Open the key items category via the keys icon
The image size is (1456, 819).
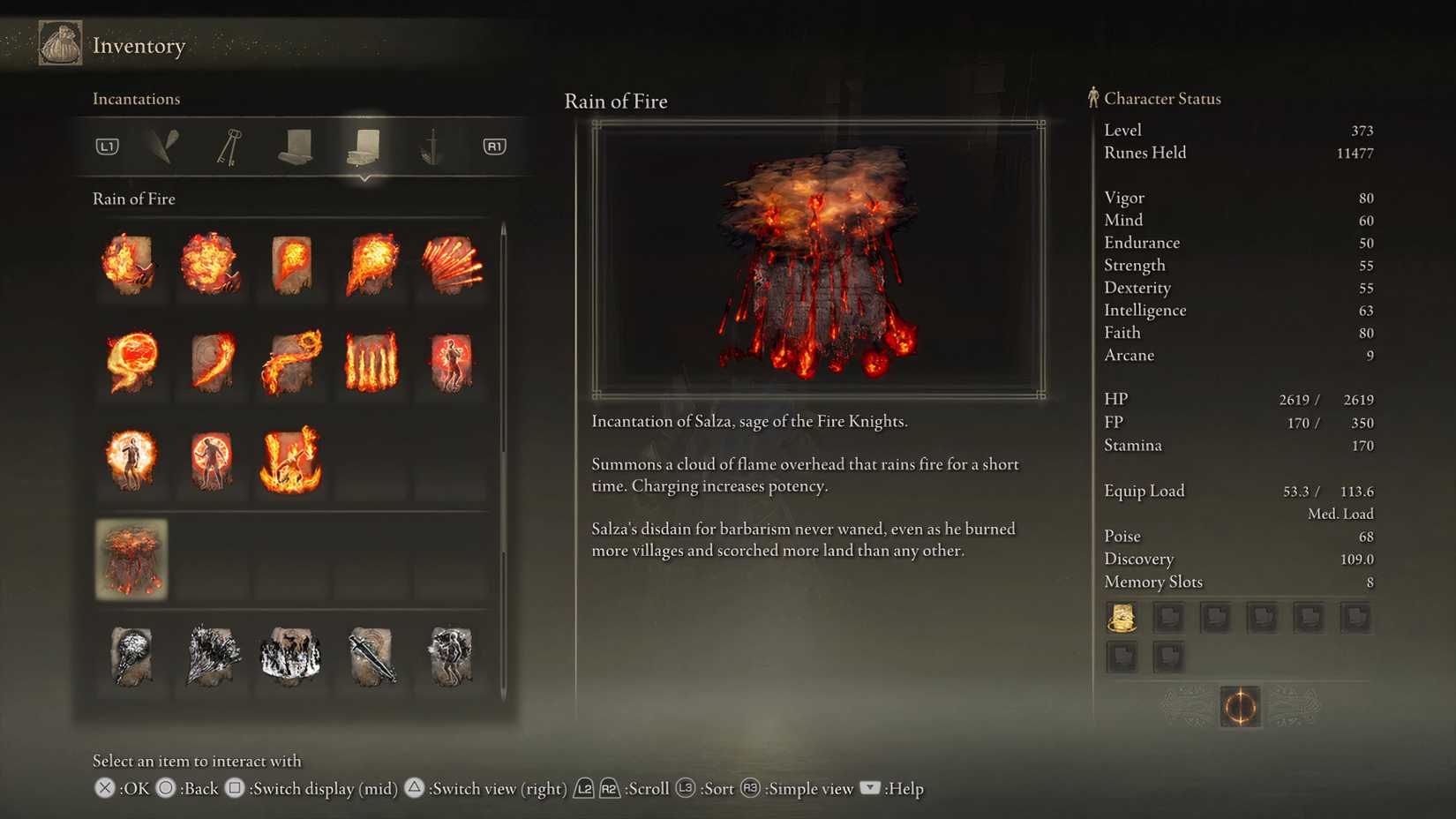225,147
